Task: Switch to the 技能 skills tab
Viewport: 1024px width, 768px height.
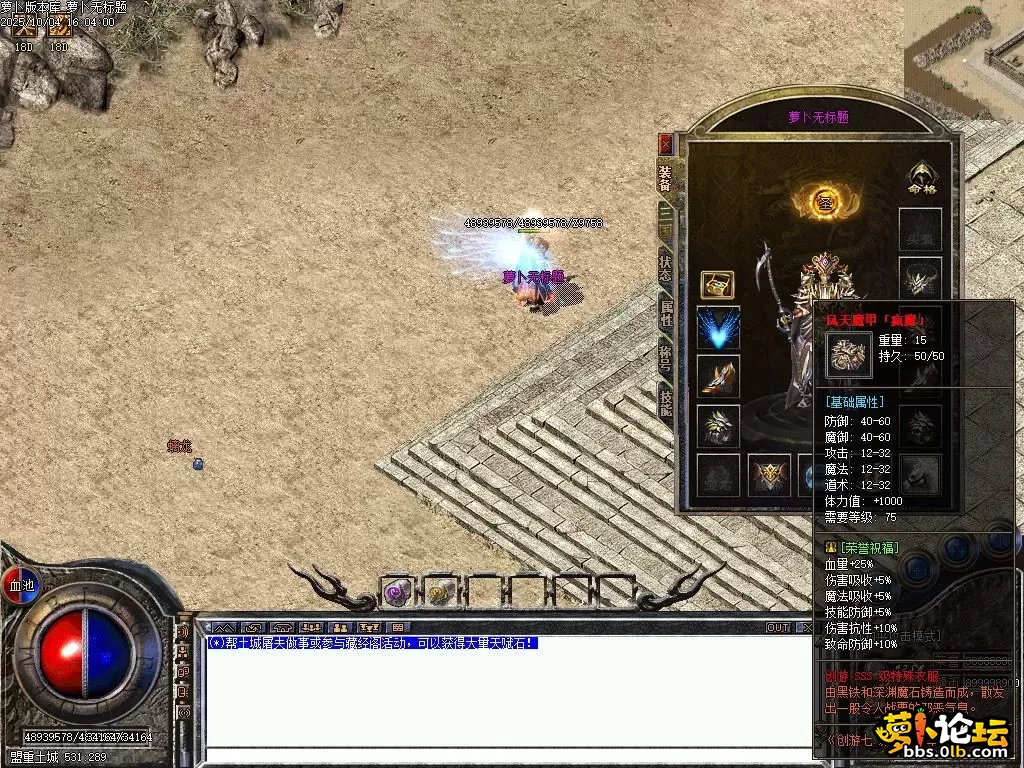Action: [665, 402]
